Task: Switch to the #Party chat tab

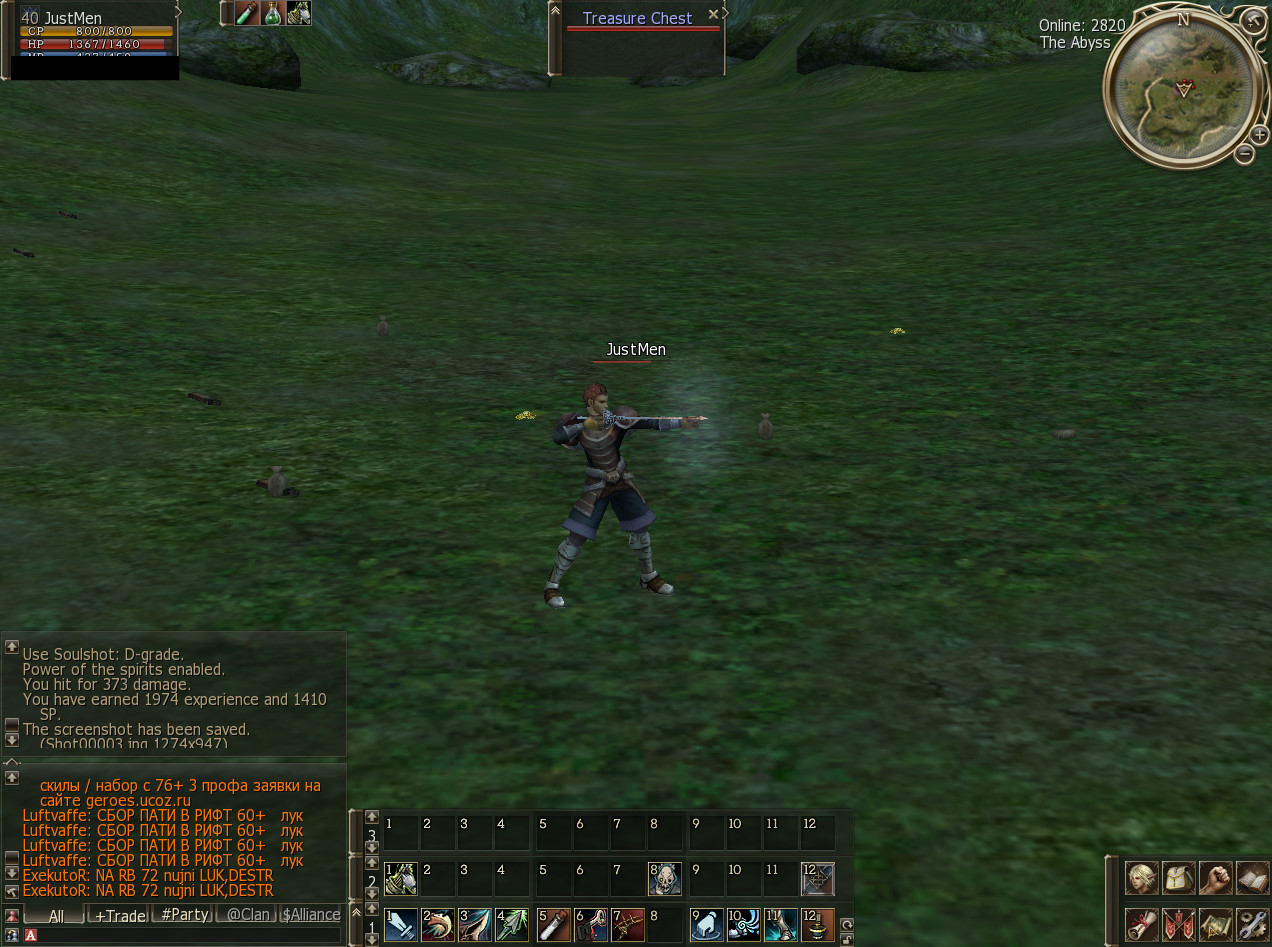Action: [x=185, y=915]
